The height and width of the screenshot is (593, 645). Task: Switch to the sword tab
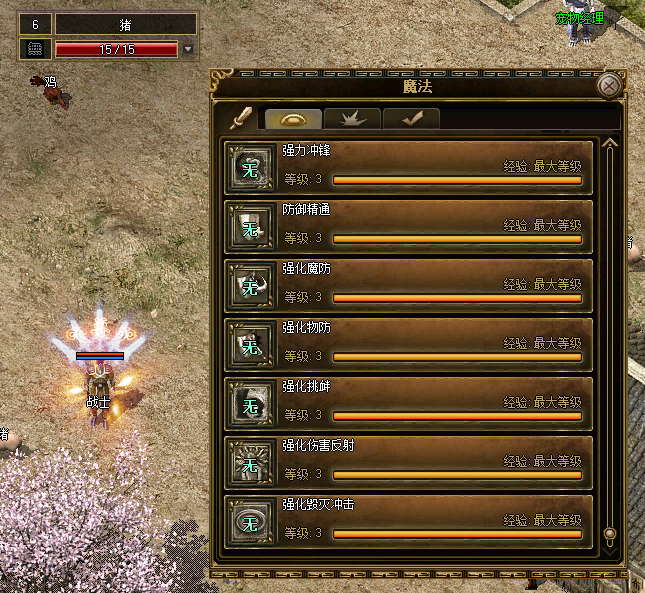click(x=241, y=118)
